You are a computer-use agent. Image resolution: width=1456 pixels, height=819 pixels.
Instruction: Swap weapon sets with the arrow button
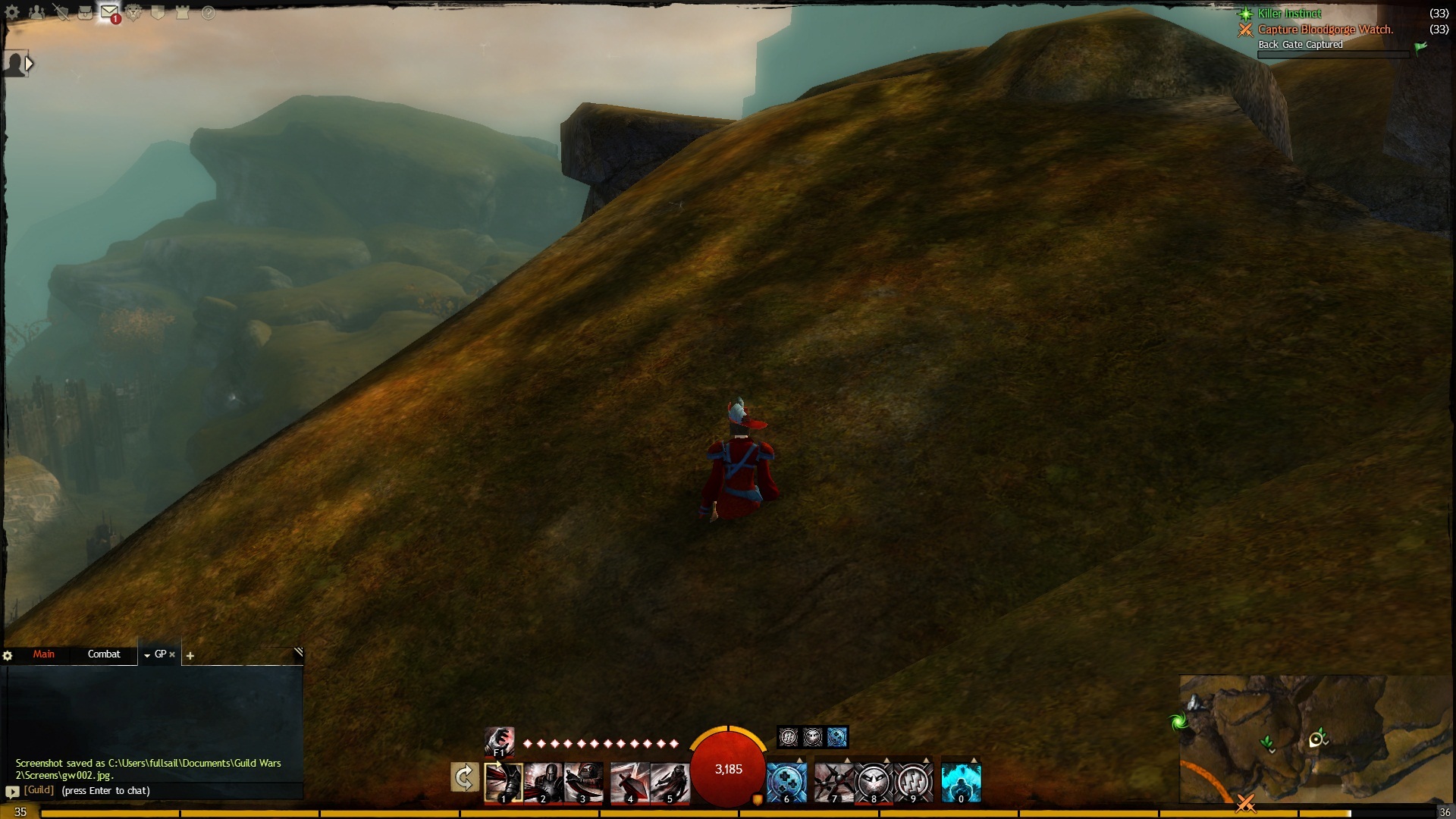tap(464, 778)
